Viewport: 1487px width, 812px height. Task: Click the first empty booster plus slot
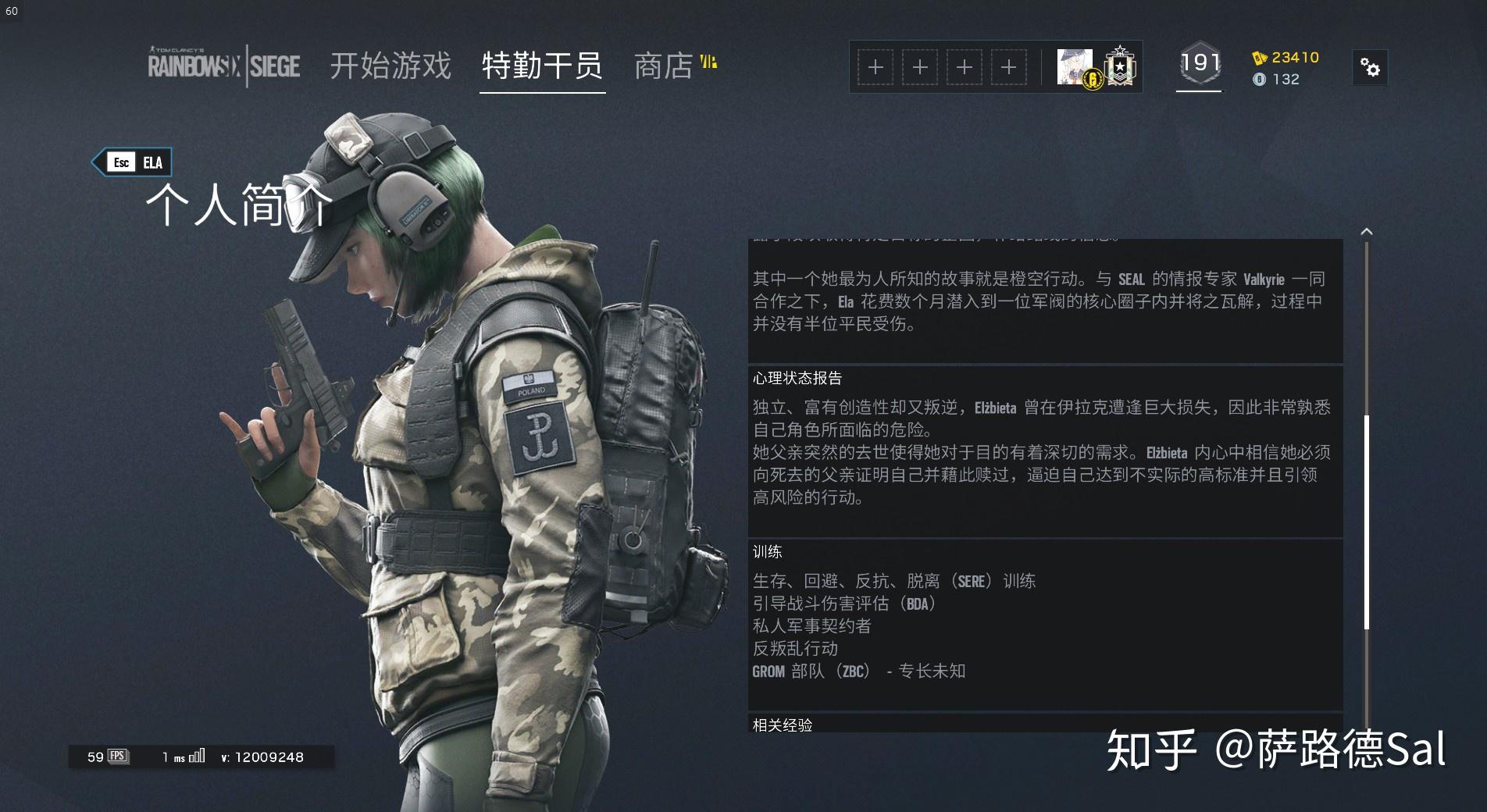click(x=875, y=67)
